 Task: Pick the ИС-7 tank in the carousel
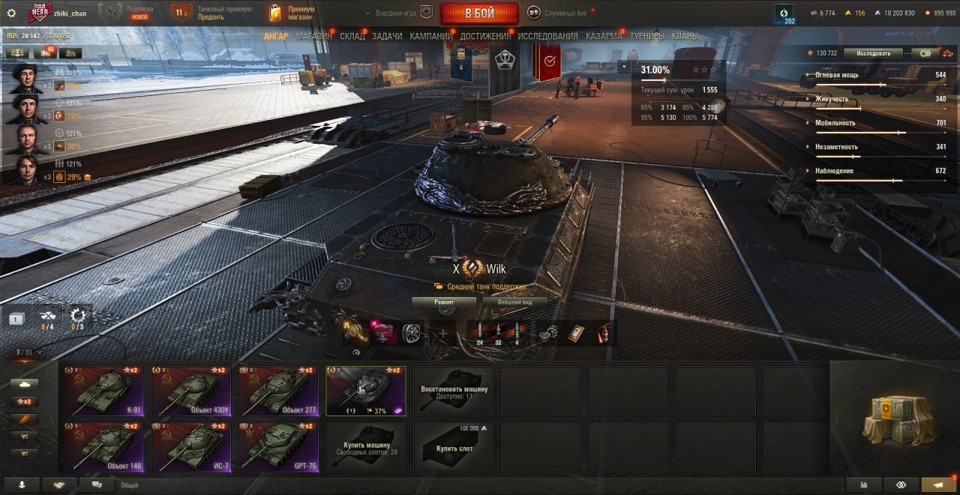click(190, 446)
